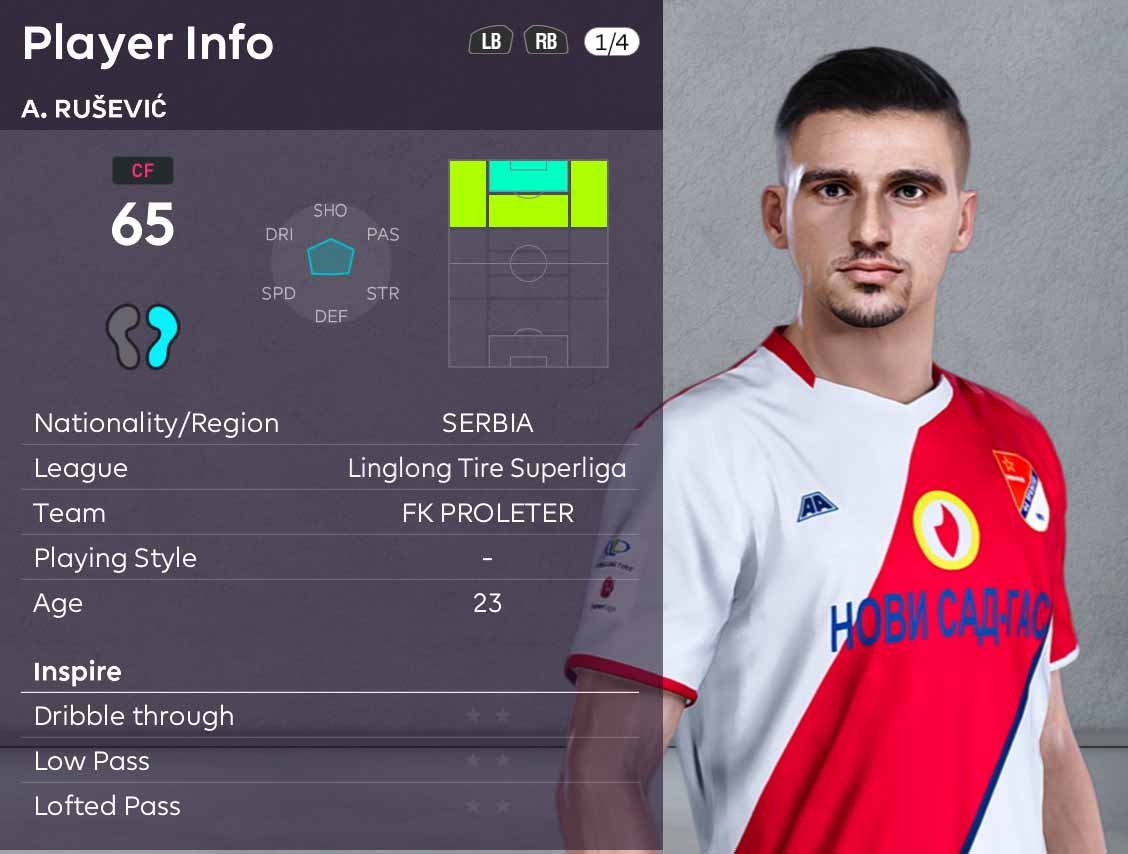Select the Dribble through inspire row
Viewport: 1128px width, 854px height.
(x=330, y=716)
